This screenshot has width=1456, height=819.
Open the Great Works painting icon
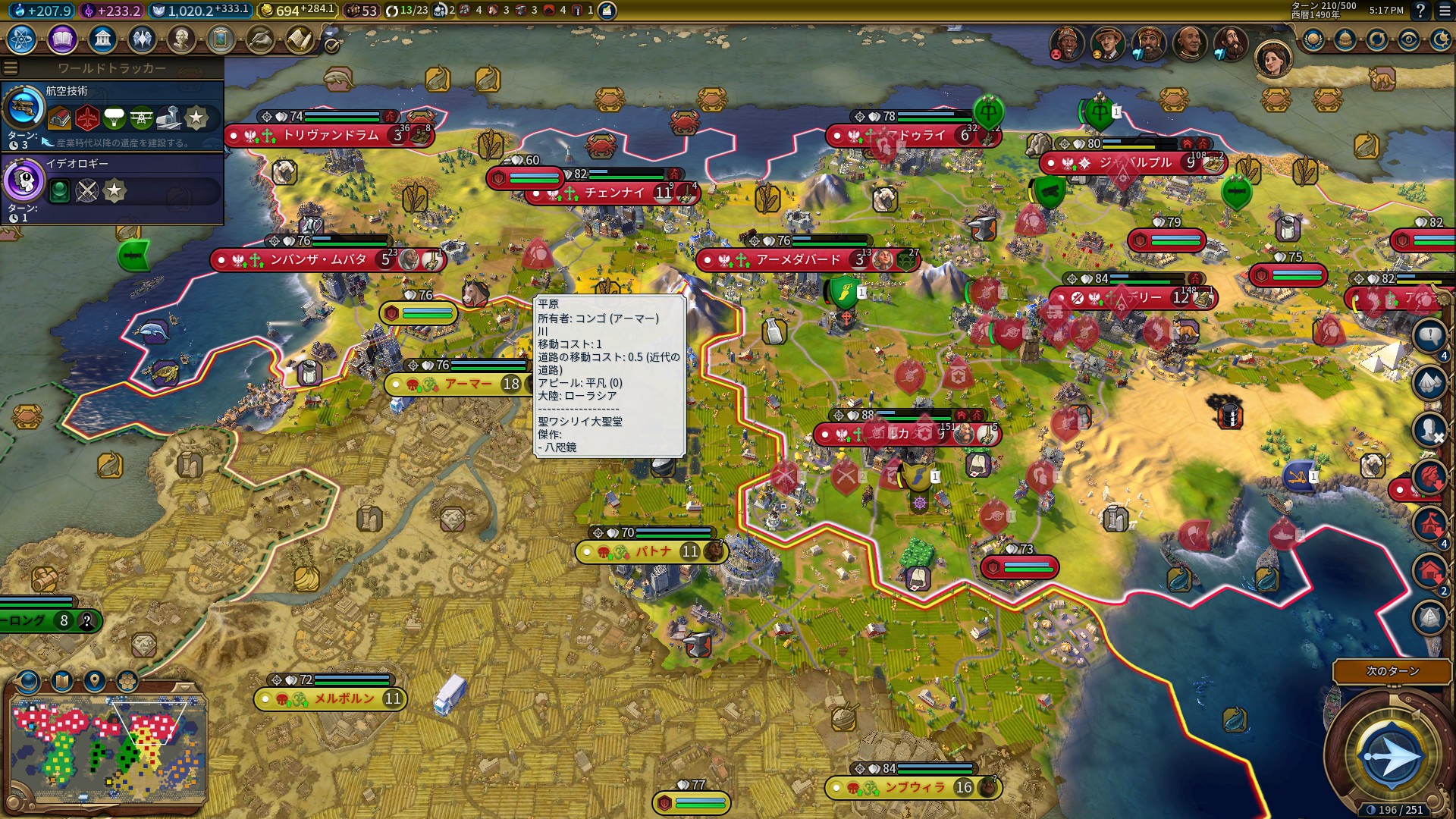[x=221, y=39]
